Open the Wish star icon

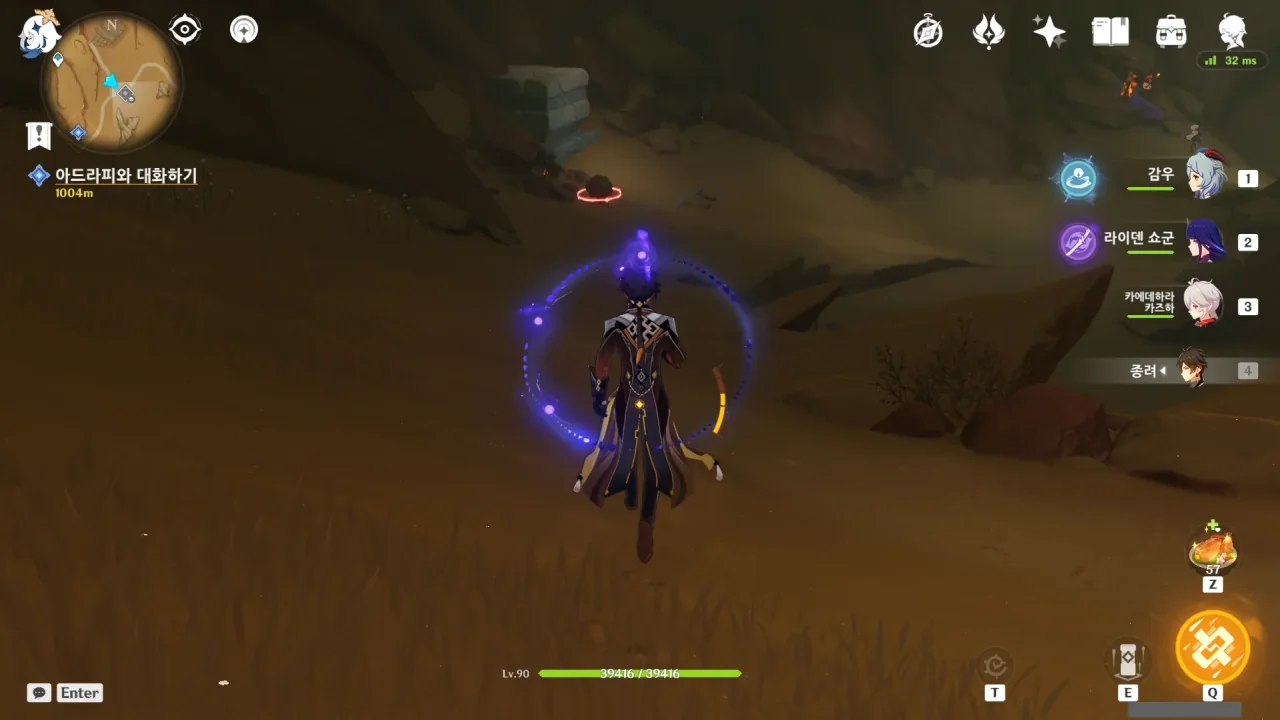[1049, 32]
